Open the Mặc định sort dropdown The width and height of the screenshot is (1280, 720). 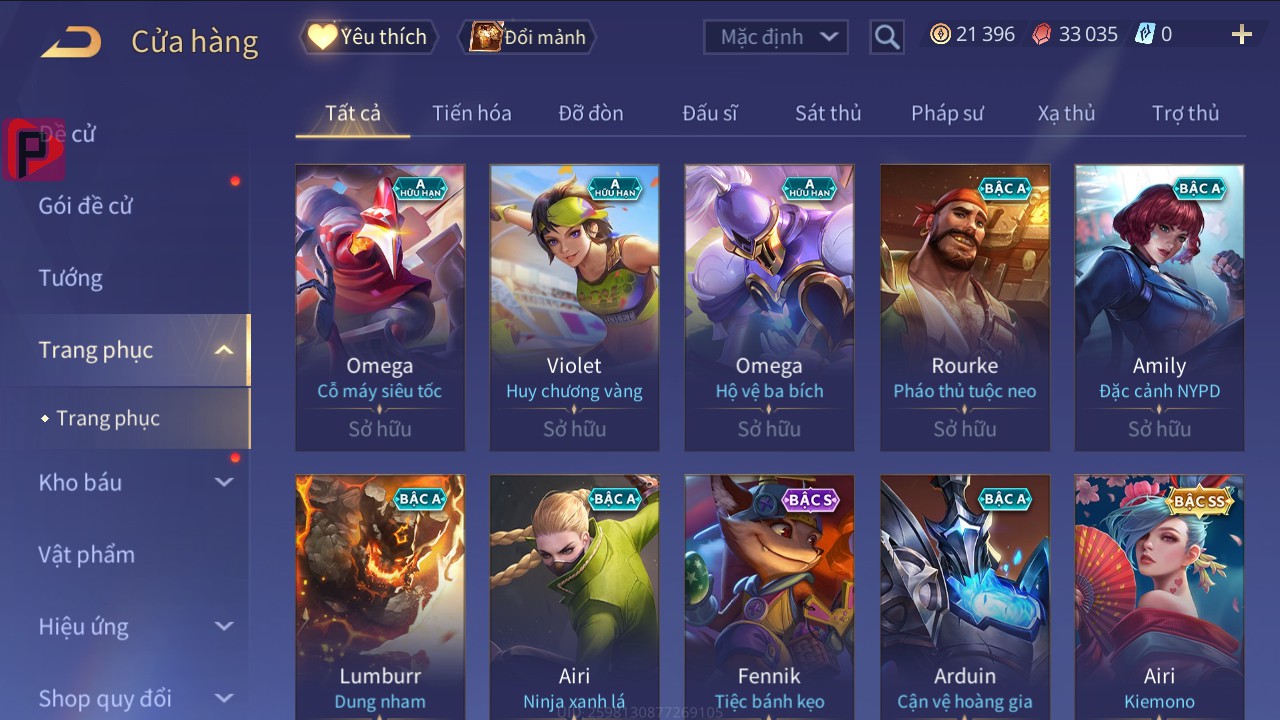point(775,37)
